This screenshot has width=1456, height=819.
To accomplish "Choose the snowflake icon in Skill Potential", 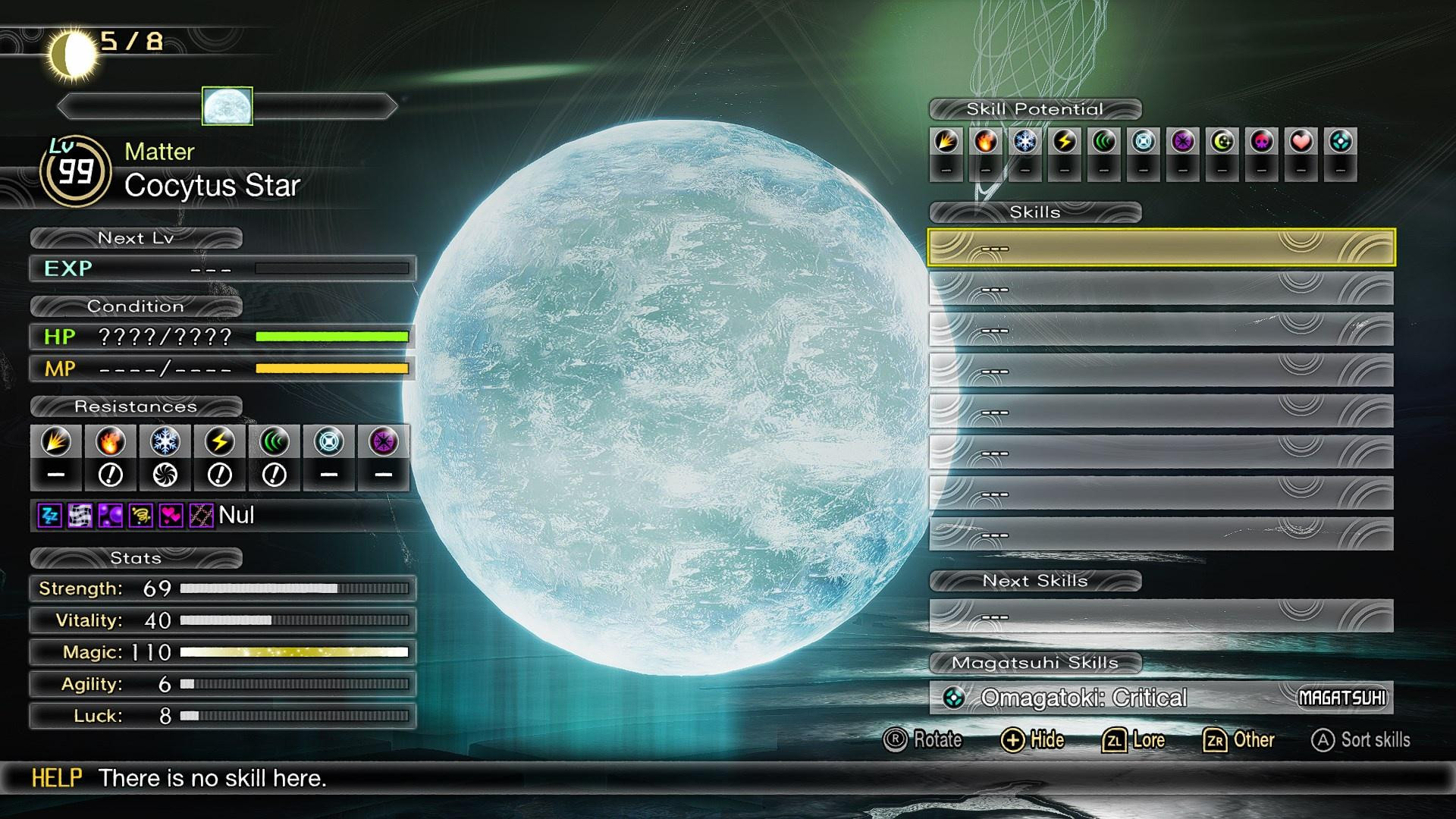I will [1025, 142].
